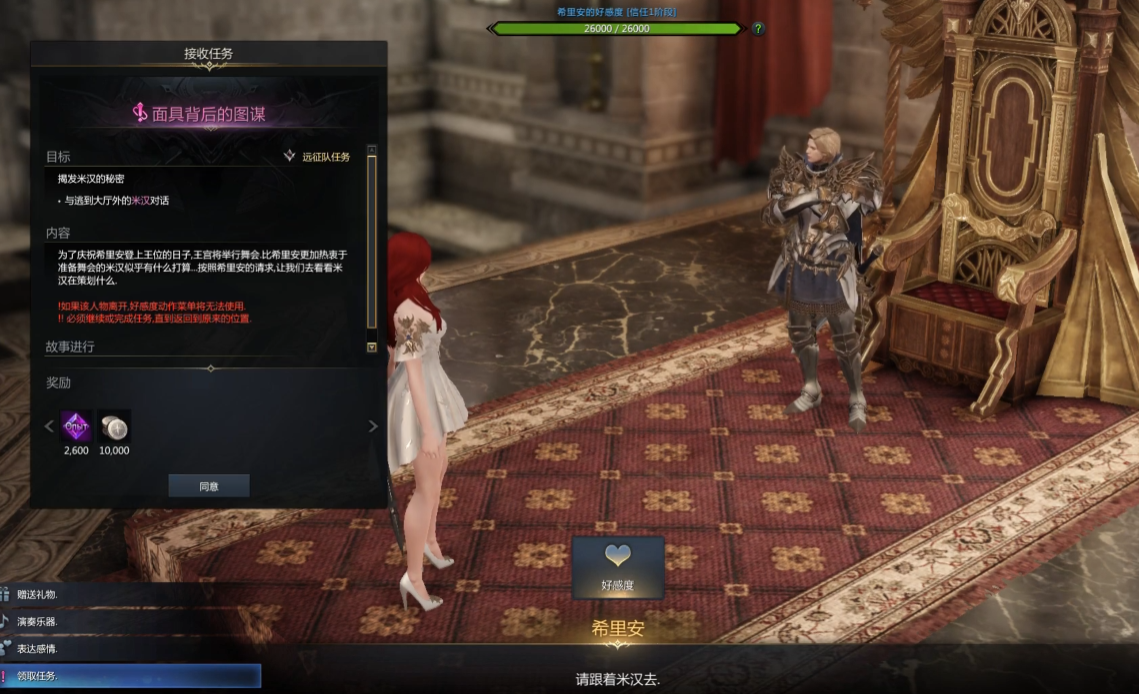Screen dimensions: 1139x694
Task: Choose the 演奏乐器 play instrument option
Action: [38, 621]
